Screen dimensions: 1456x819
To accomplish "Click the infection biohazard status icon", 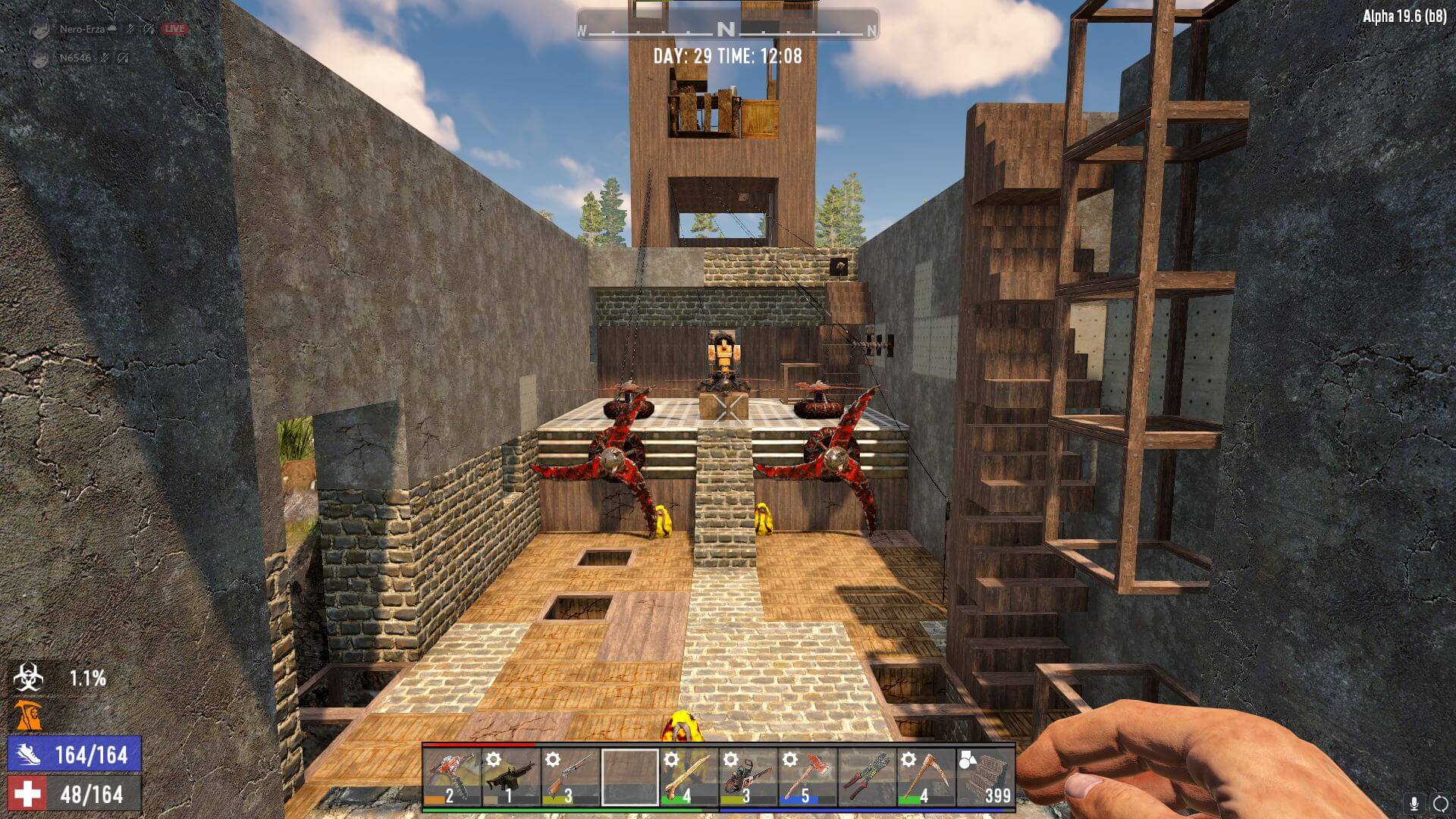I will pyautogui.click(x=28, y=678).
